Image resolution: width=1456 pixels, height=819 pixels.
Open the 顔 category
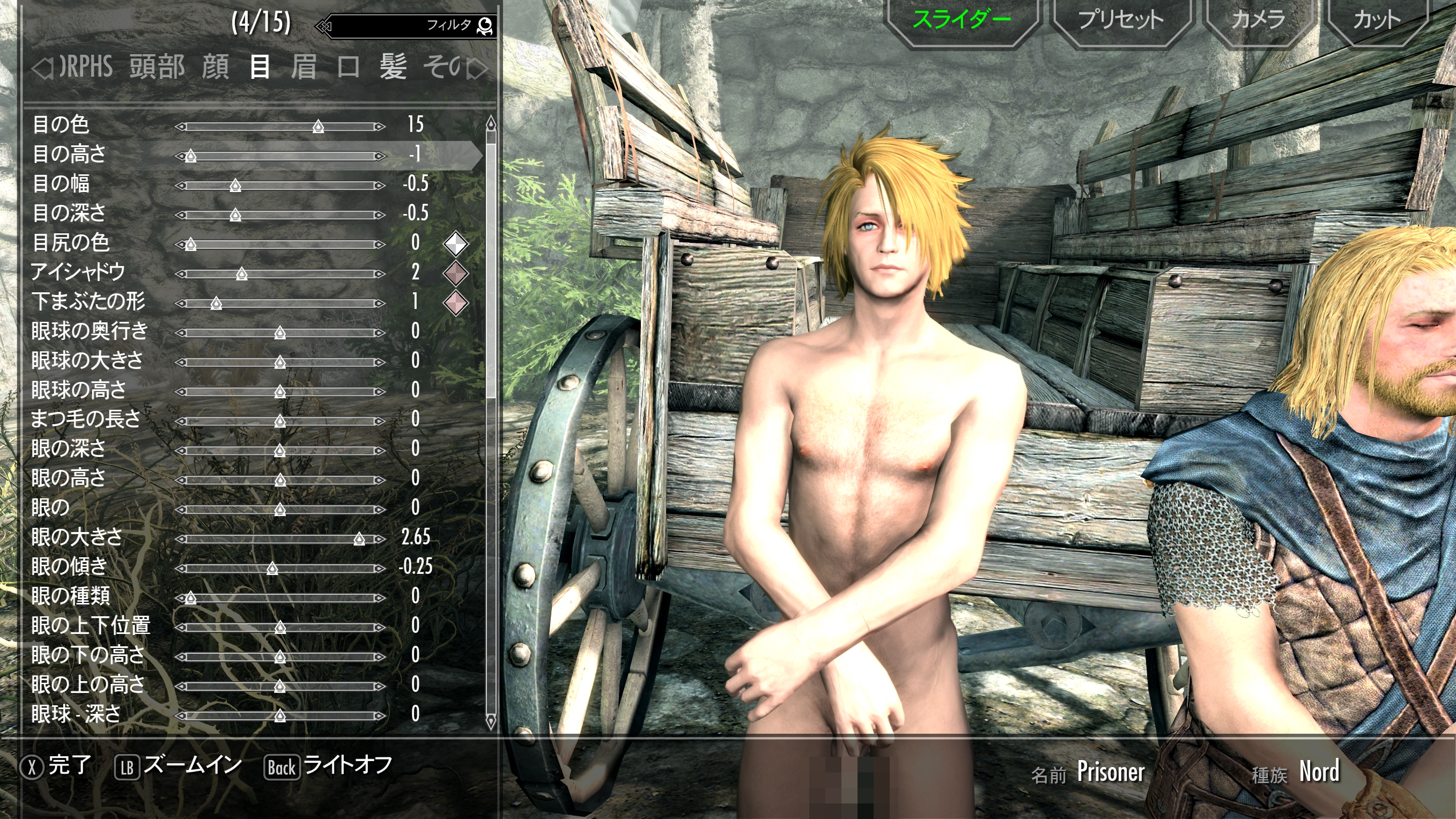pyautogui.click(x=216, y=67)
